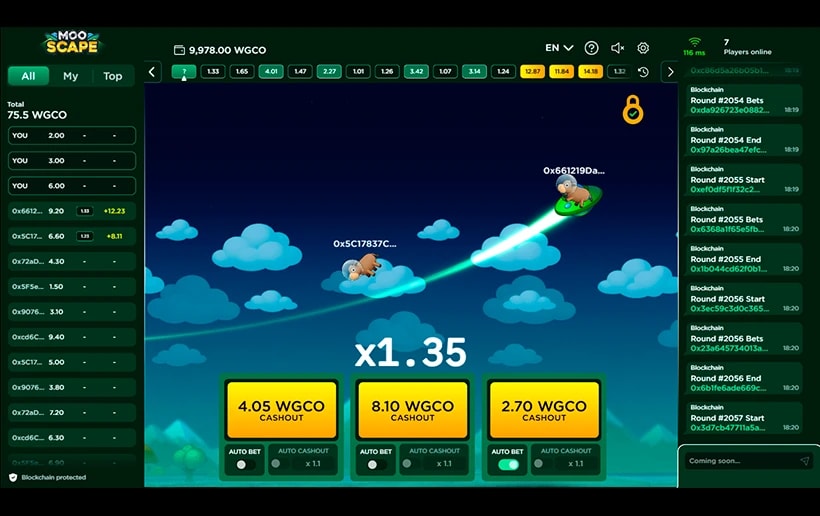Cash out the 8.10 WGCO bet
Screen dimensions: 820x516
[412, 410]
